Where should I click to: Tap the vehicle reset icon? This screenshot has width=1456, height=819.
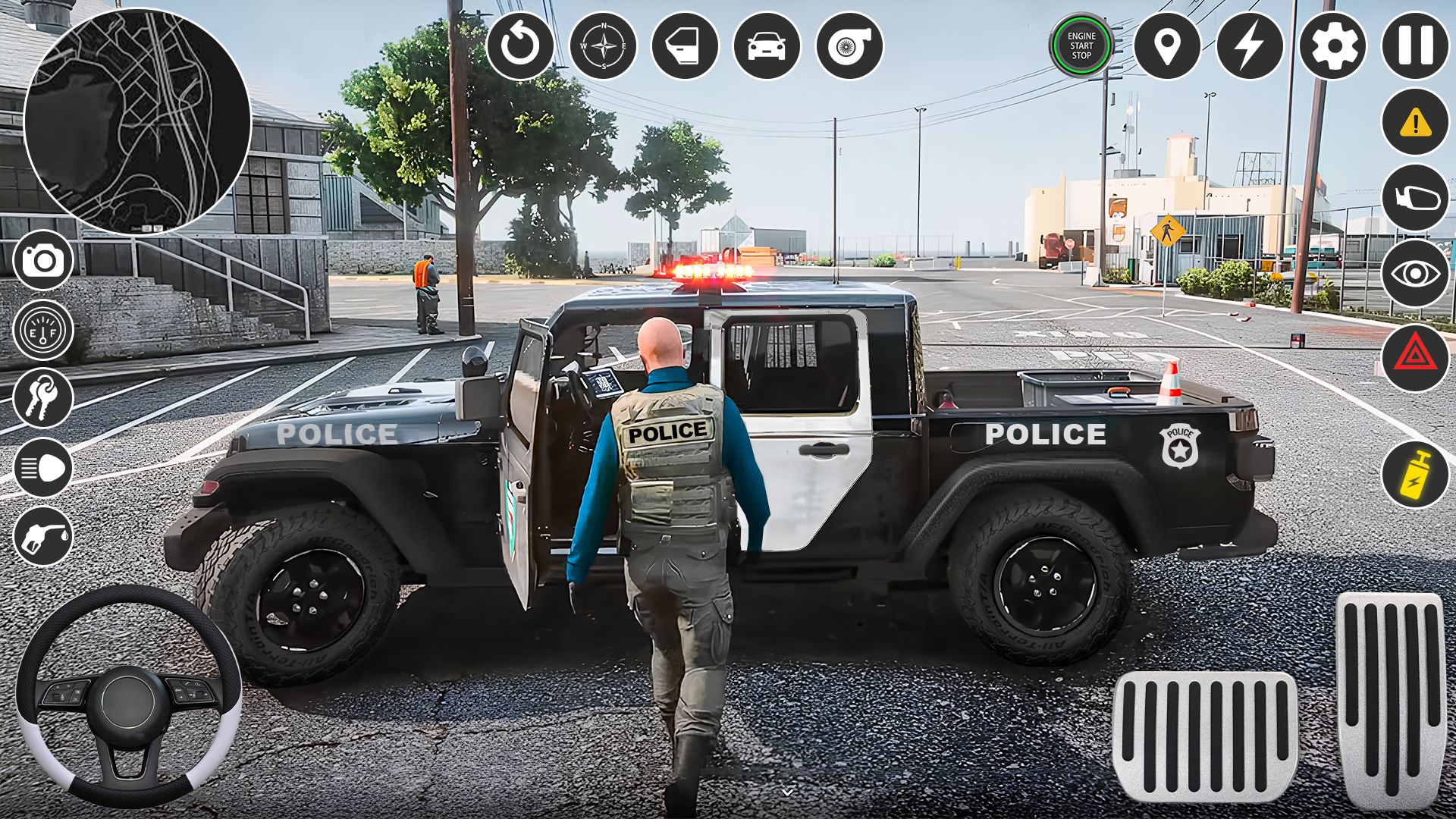coord(520,47)
